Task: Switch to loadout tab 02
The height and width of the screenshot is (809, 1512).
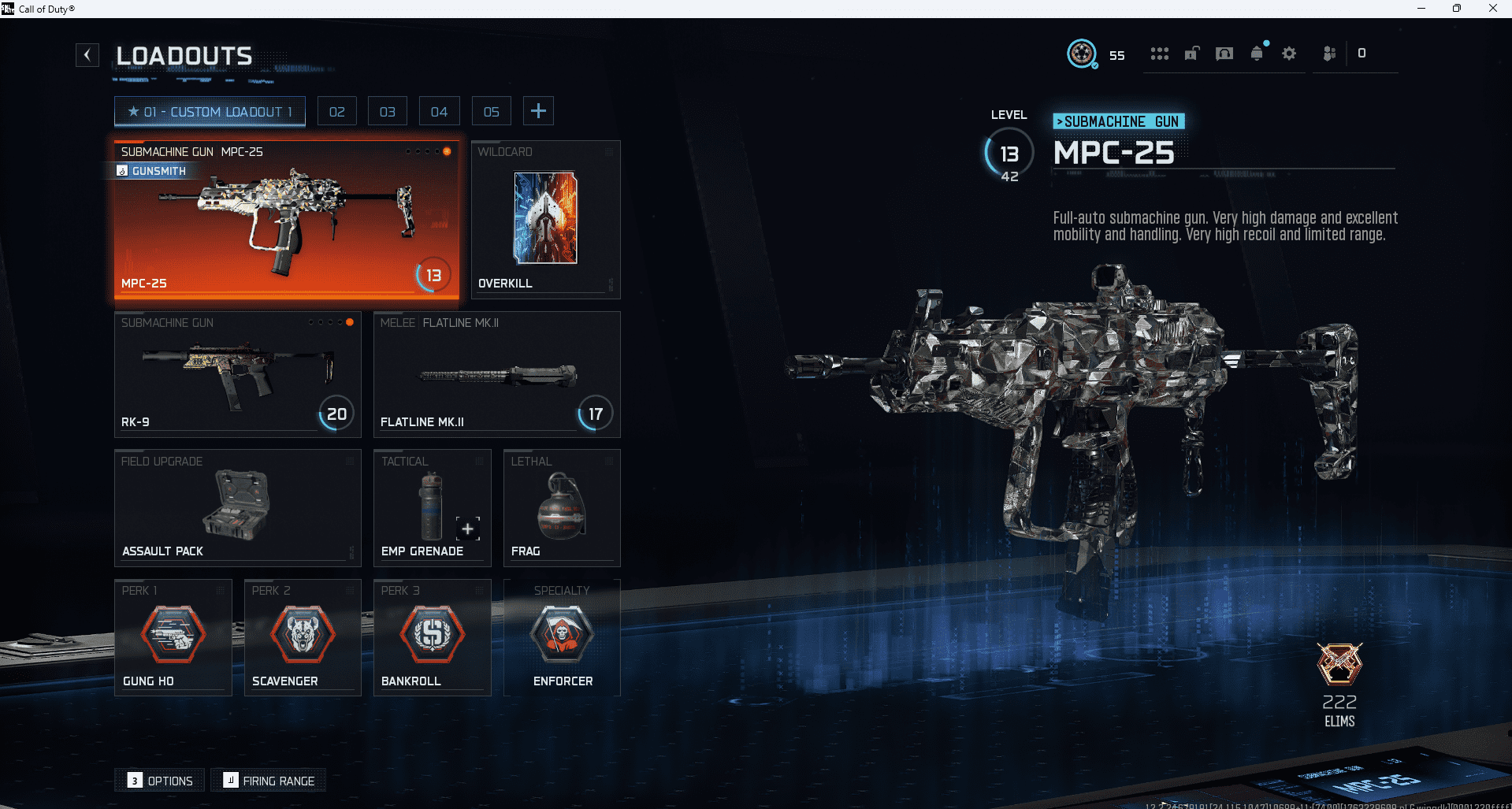Action: [336, 110]
